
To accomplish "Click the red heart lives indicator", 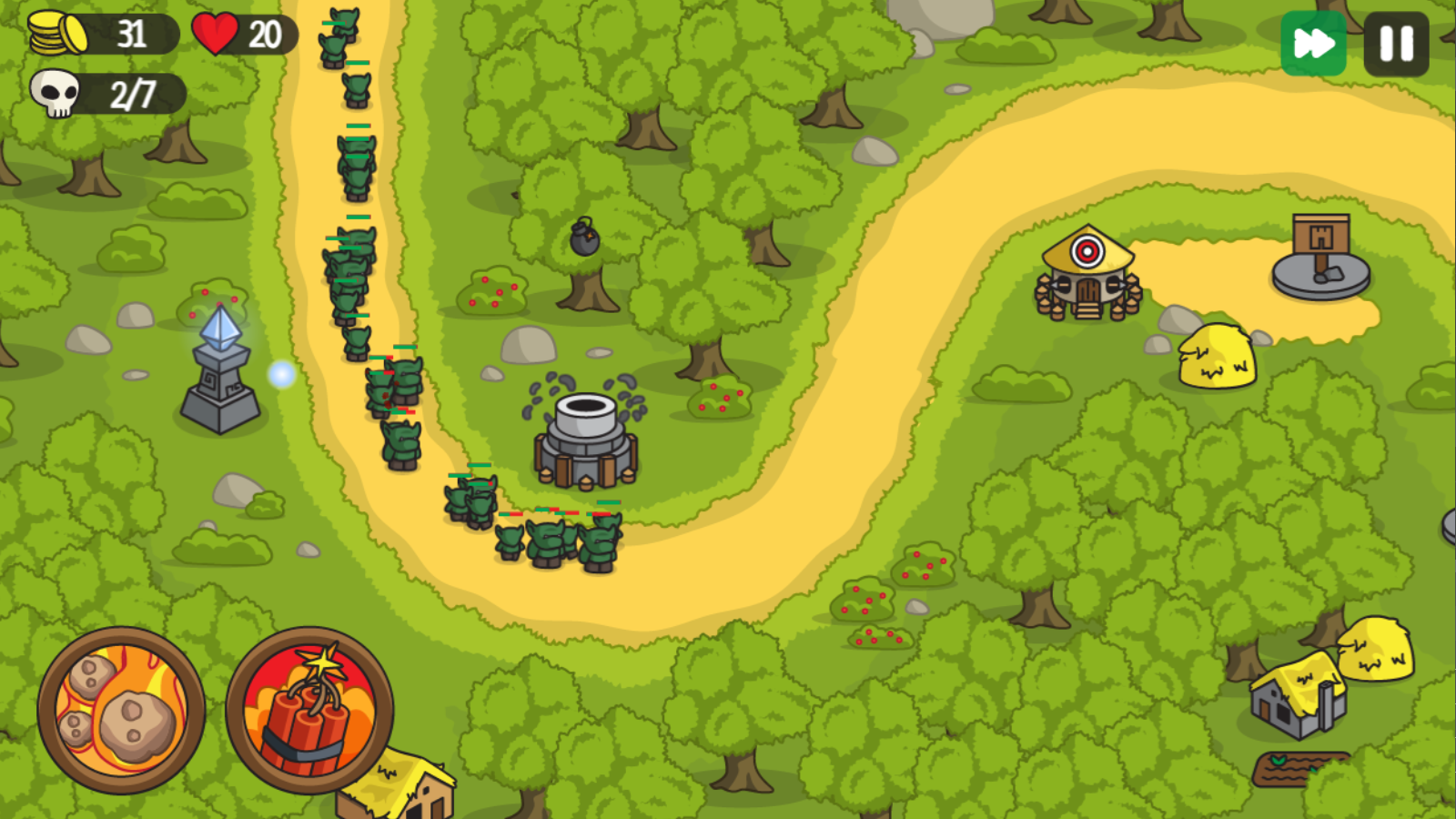I will 217,34.
